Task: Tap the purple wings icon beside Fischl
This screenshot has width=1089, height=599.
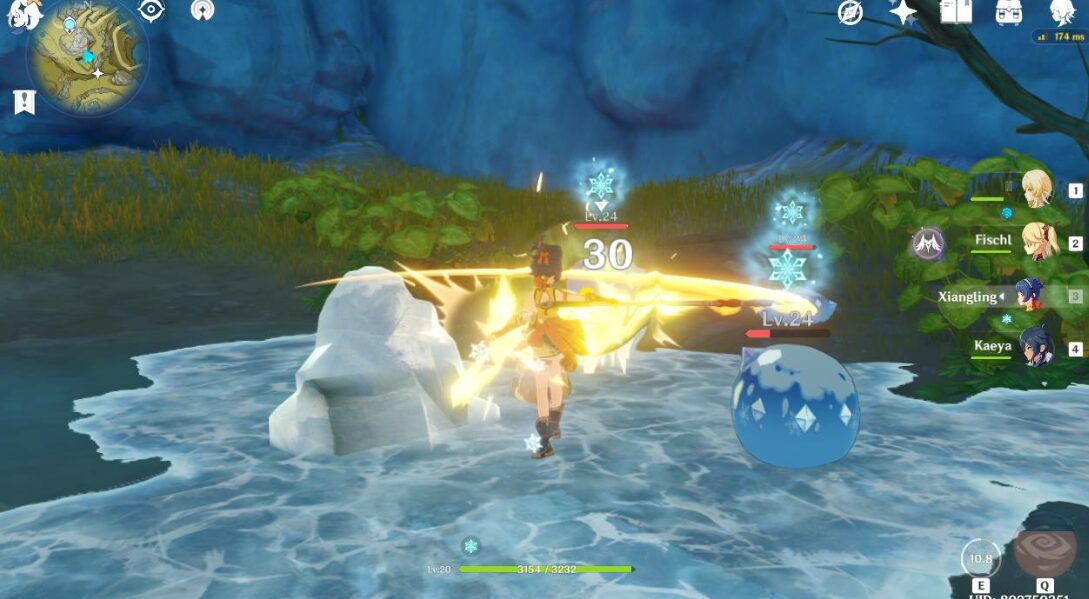Action: point(927,243)
